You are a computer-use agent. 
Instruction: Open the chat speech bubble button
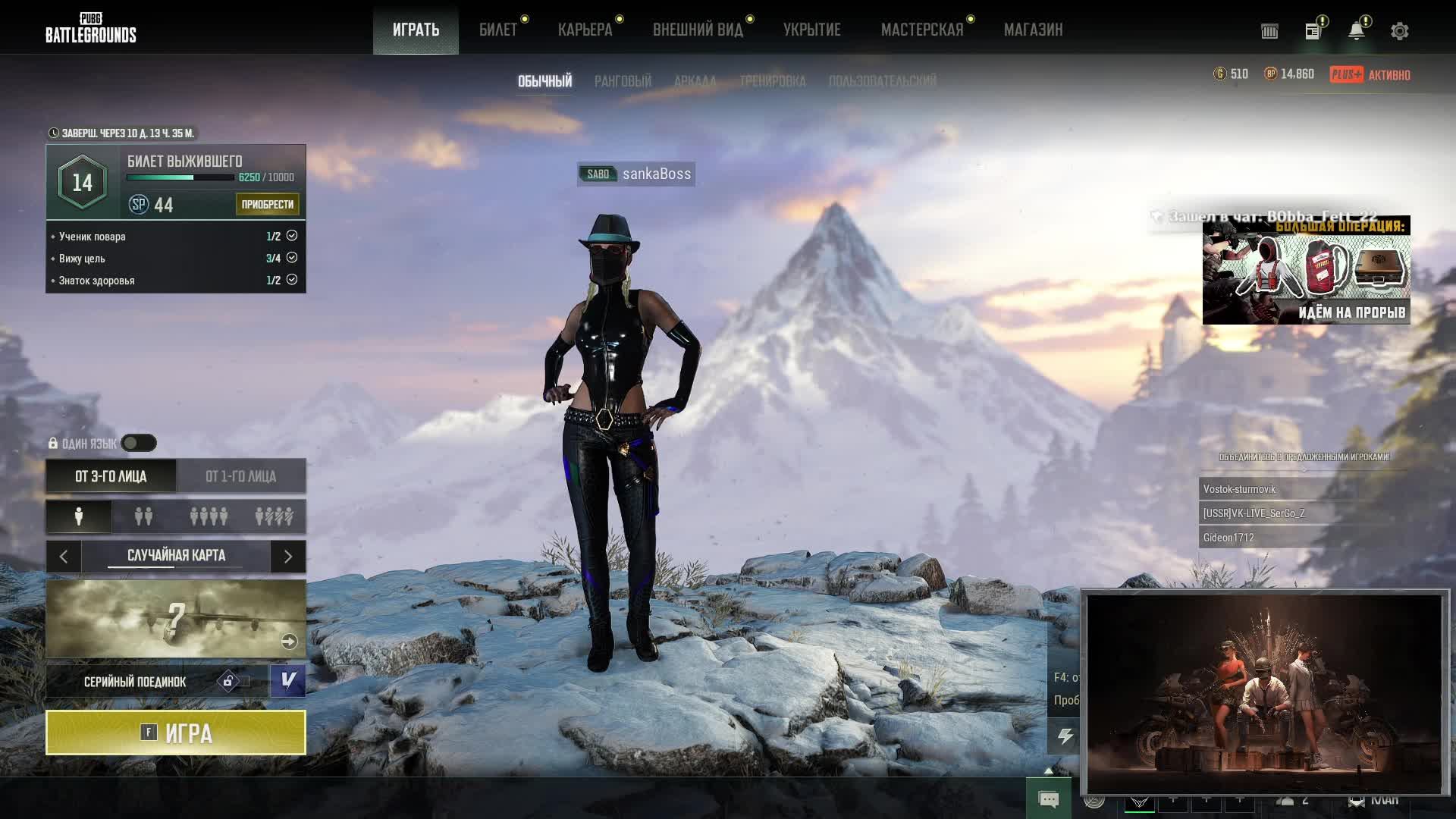click(1048, 799)
